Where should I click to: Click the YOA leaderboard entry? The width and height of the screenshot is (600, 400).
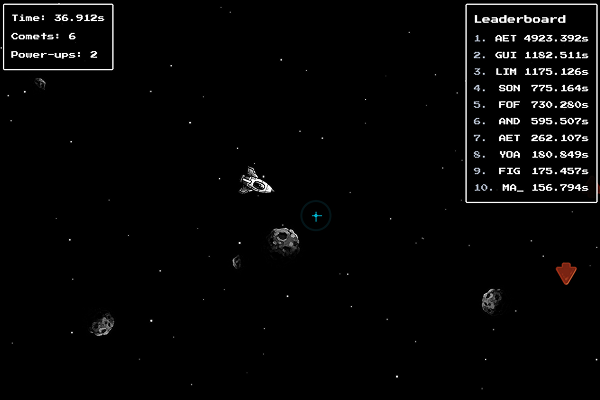pyautogui.click(x=531, y=154)
